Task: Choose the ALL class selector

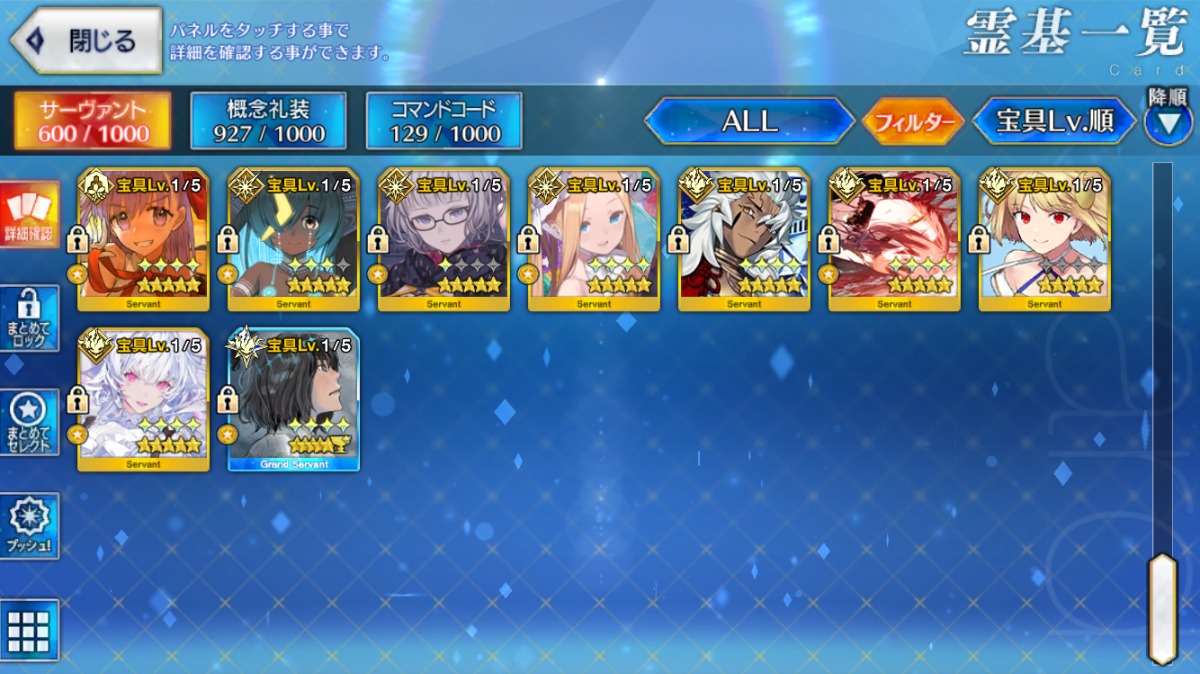Action: pyautogui.click(x=749, y=122)
